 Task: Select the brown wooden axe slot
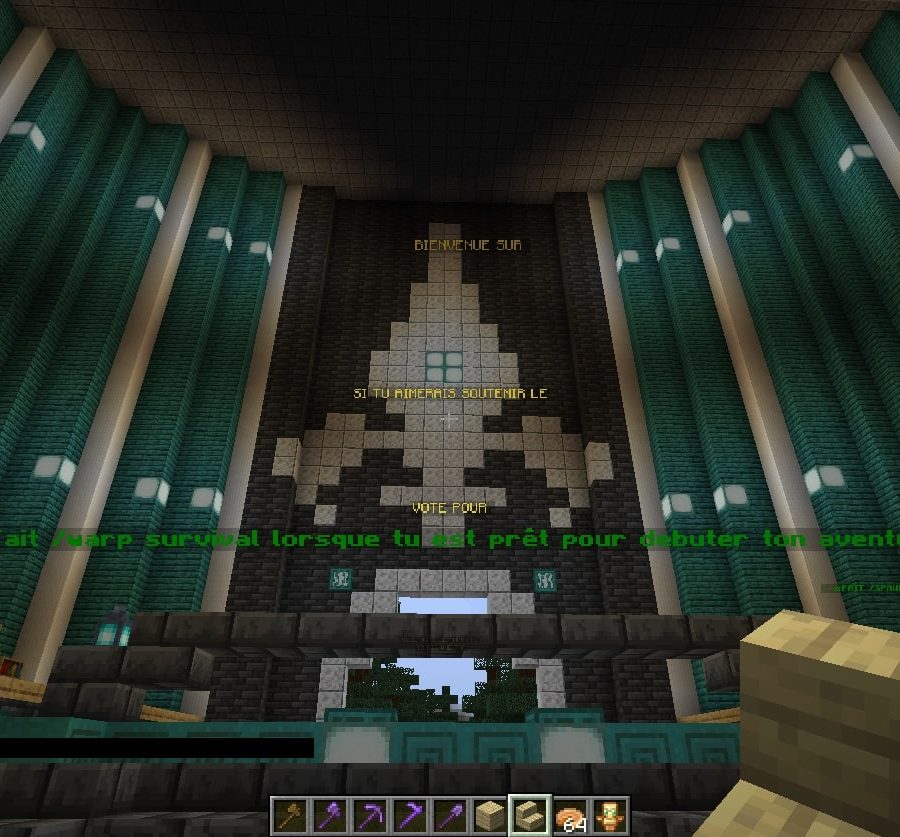[x=290, y=816]
